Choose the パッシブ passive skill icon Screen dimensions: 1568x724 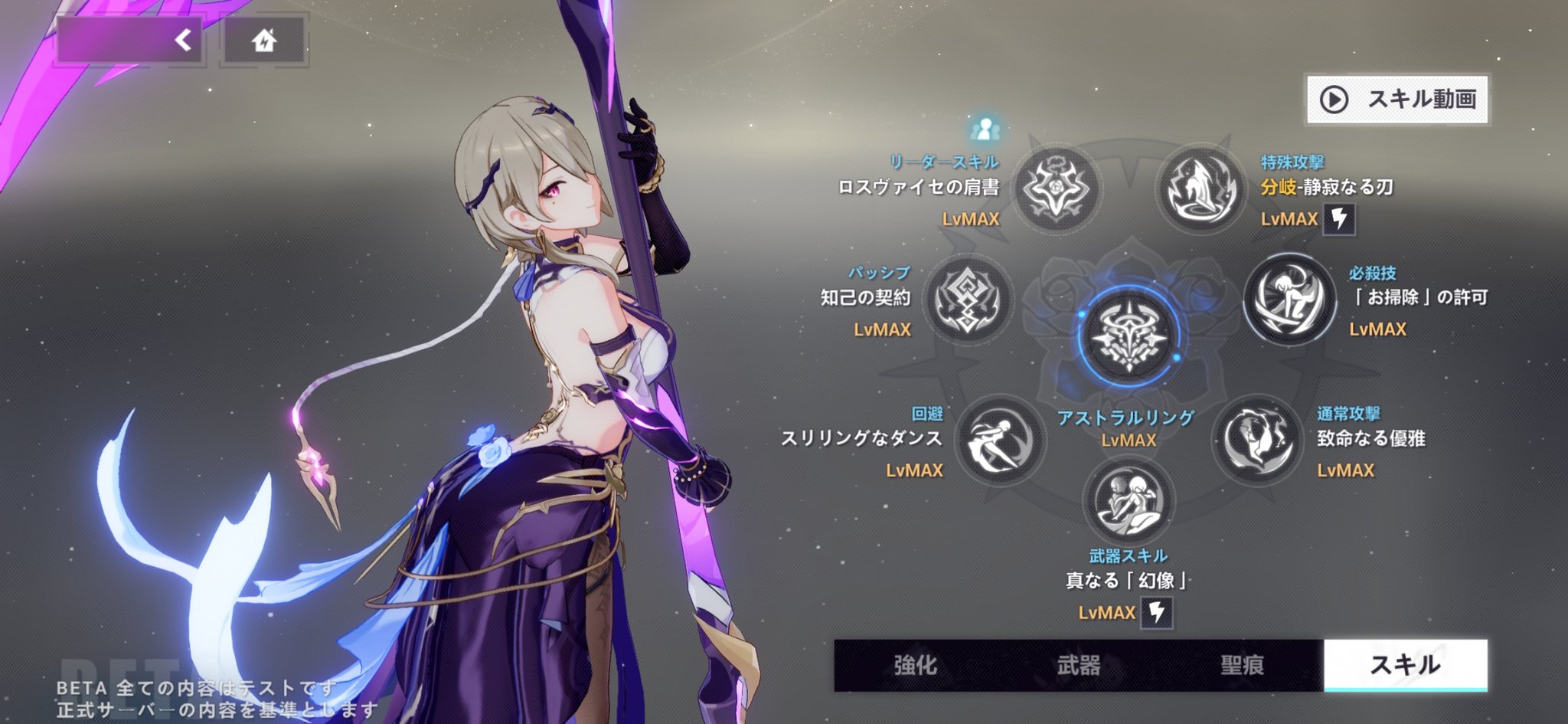coord(968,300)
